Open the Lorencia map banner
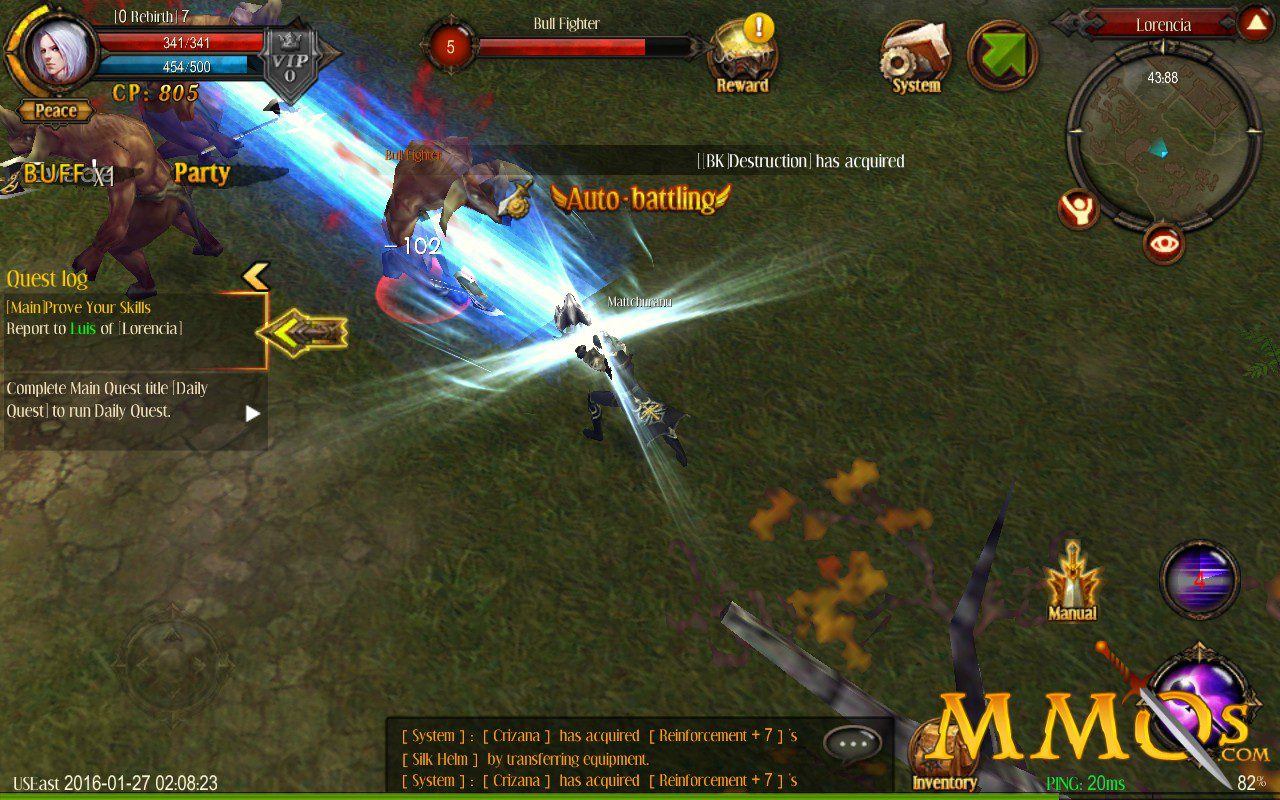 tap(1163, 24)
